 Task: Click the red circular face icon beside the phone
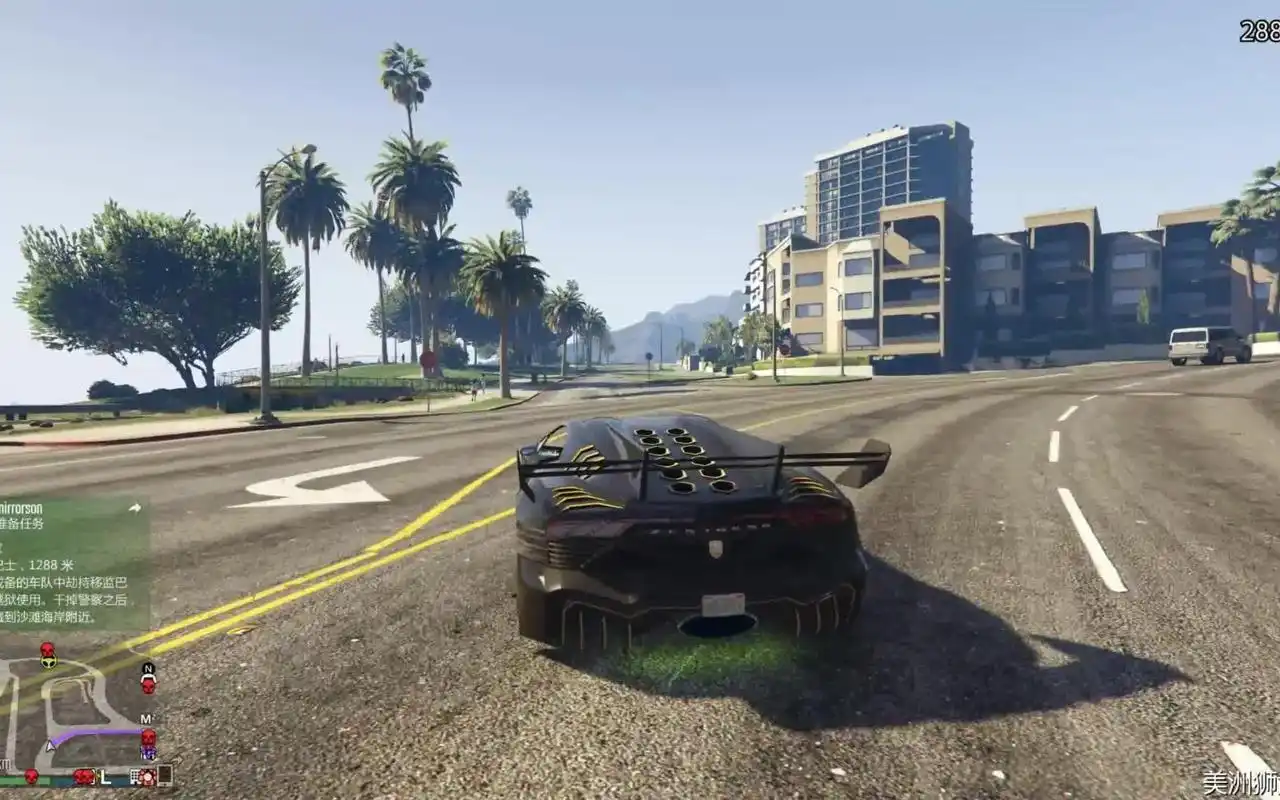[148, 778]
